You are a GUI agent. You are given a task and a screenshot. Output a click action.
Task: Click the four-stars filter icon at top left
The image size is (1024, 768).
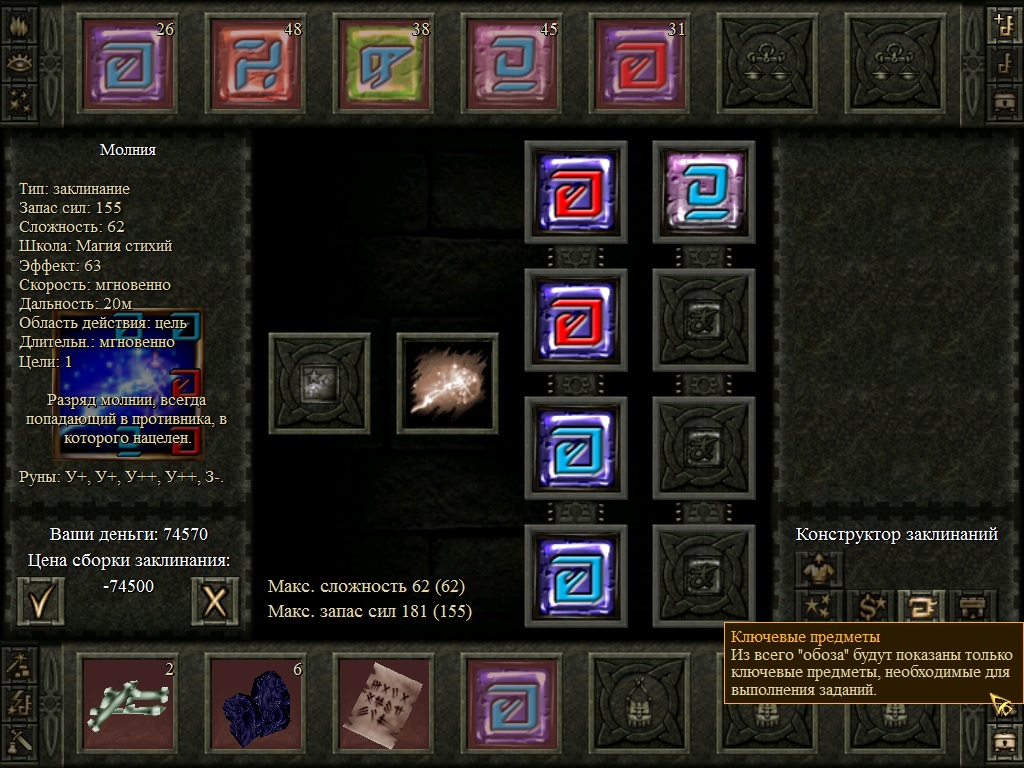[x=20, y=101]
